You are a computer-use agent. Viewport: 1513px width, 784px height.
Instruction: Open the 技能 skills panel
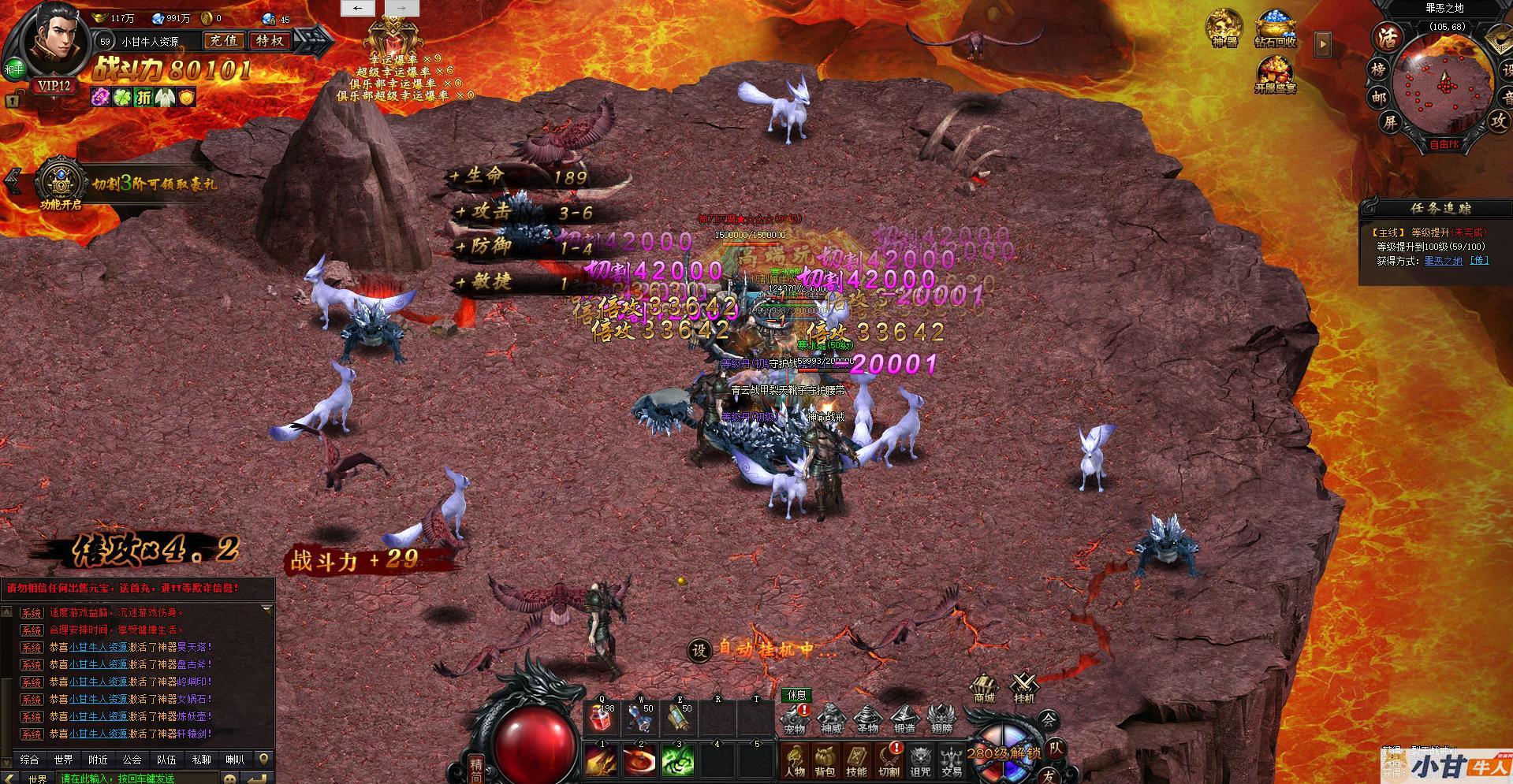click(856, 760)
